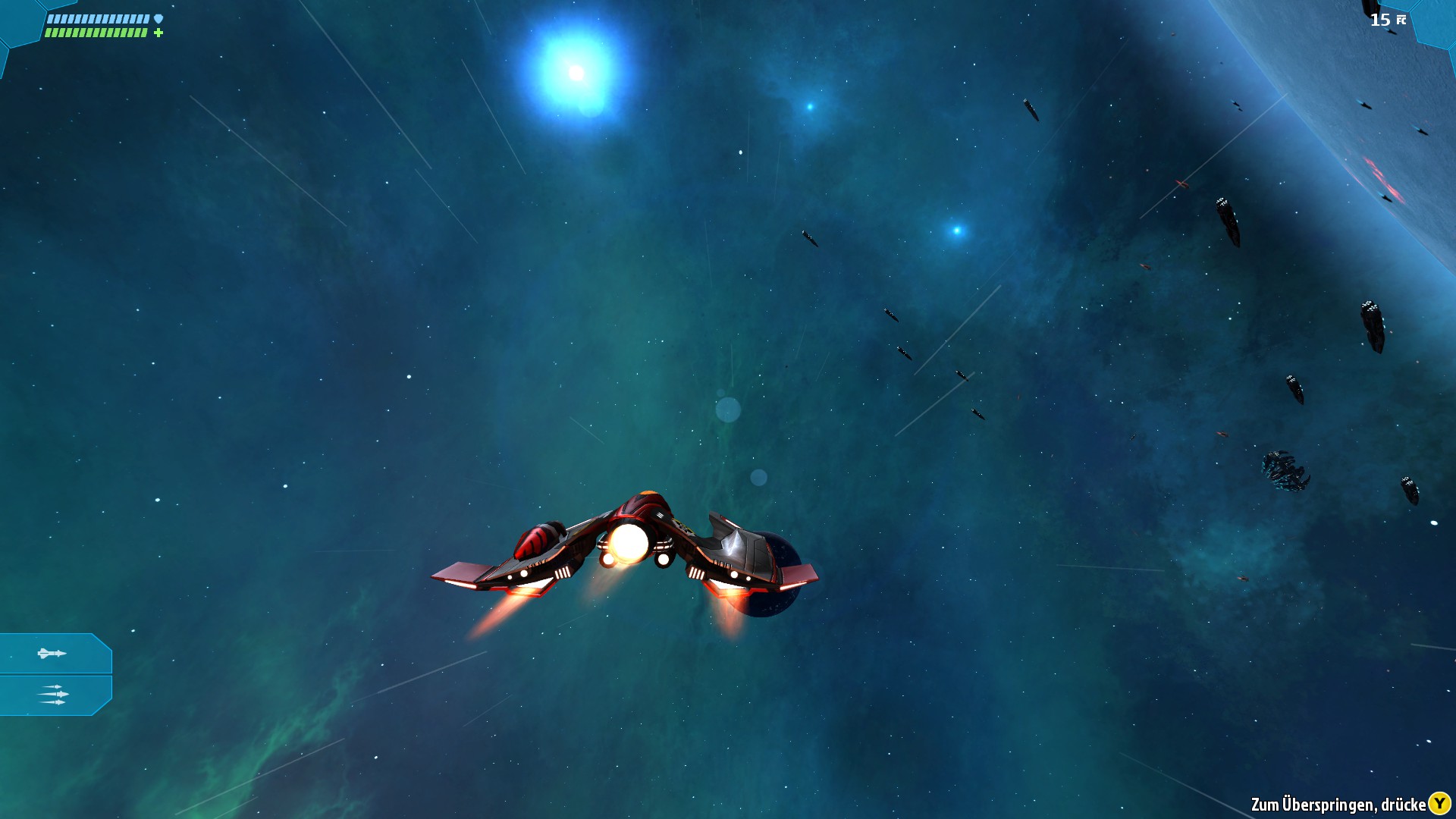Select the single missile weapon icon
The height and width of the screenshot is (819, 1456).
coord(53,652)
